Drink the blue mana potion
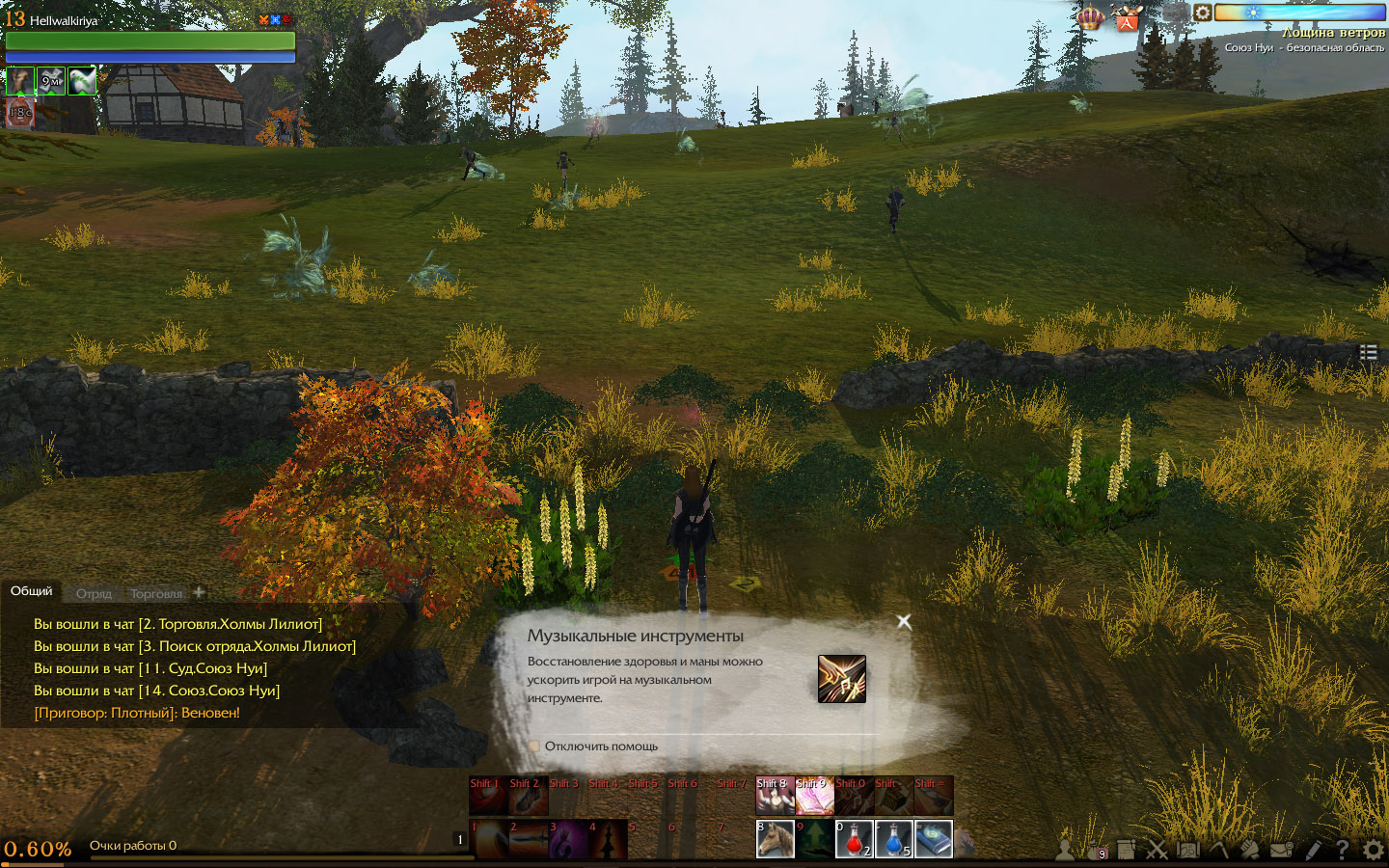 (893, 838)
